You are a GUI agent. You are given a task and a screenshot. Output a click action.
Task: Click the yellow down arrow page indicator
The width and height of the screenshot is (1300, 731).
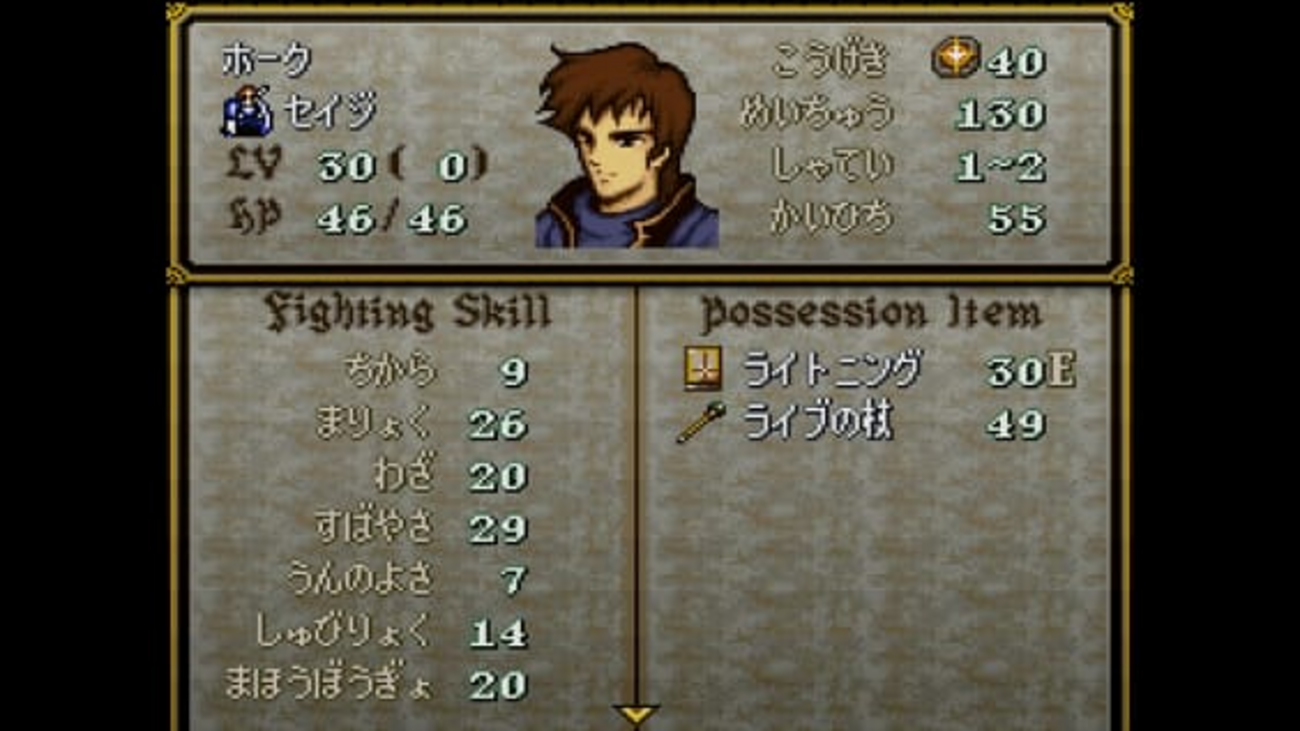tap(635, 714)
